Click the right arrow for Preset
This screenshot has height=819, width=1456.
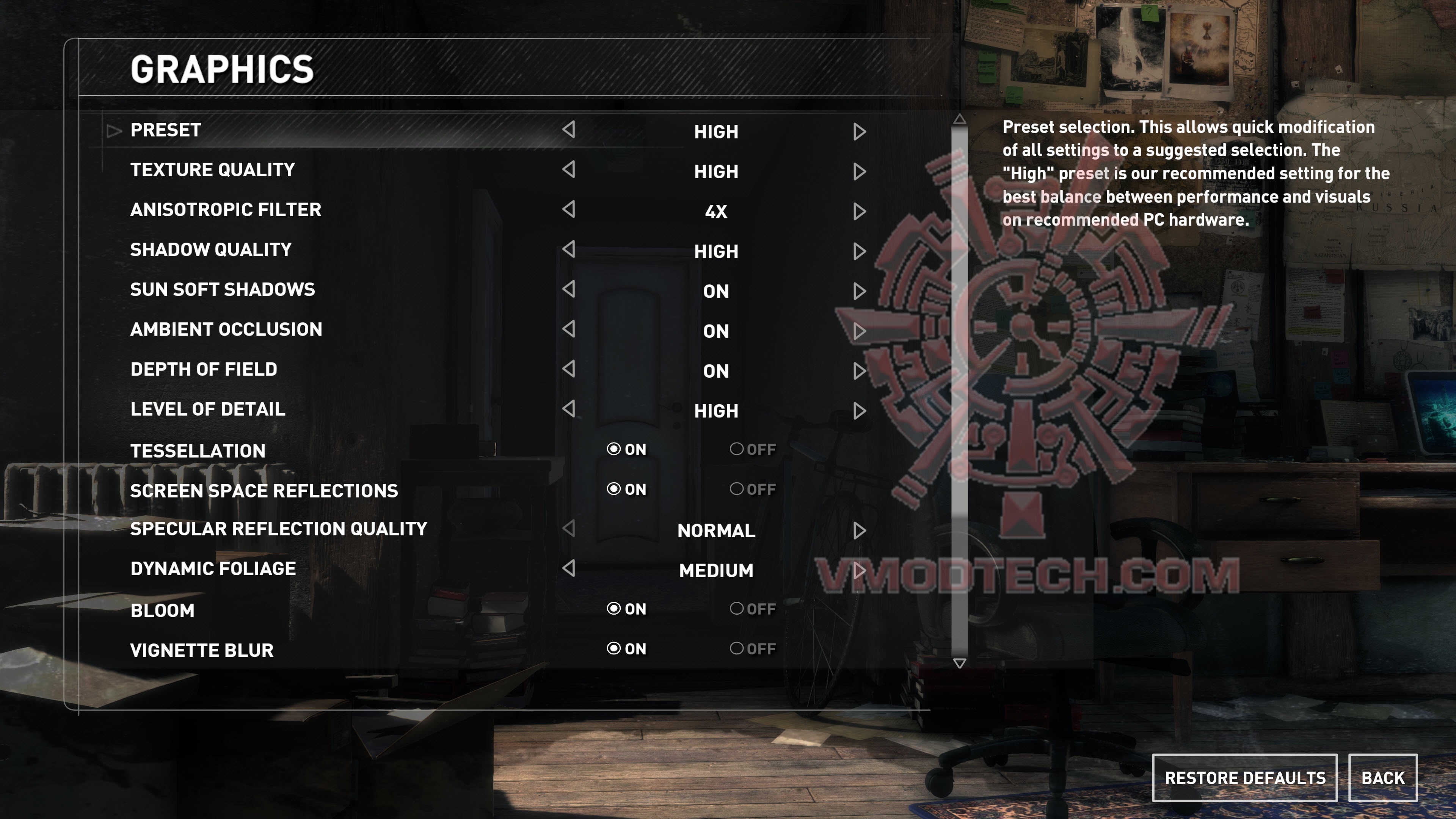coord(859,132)
